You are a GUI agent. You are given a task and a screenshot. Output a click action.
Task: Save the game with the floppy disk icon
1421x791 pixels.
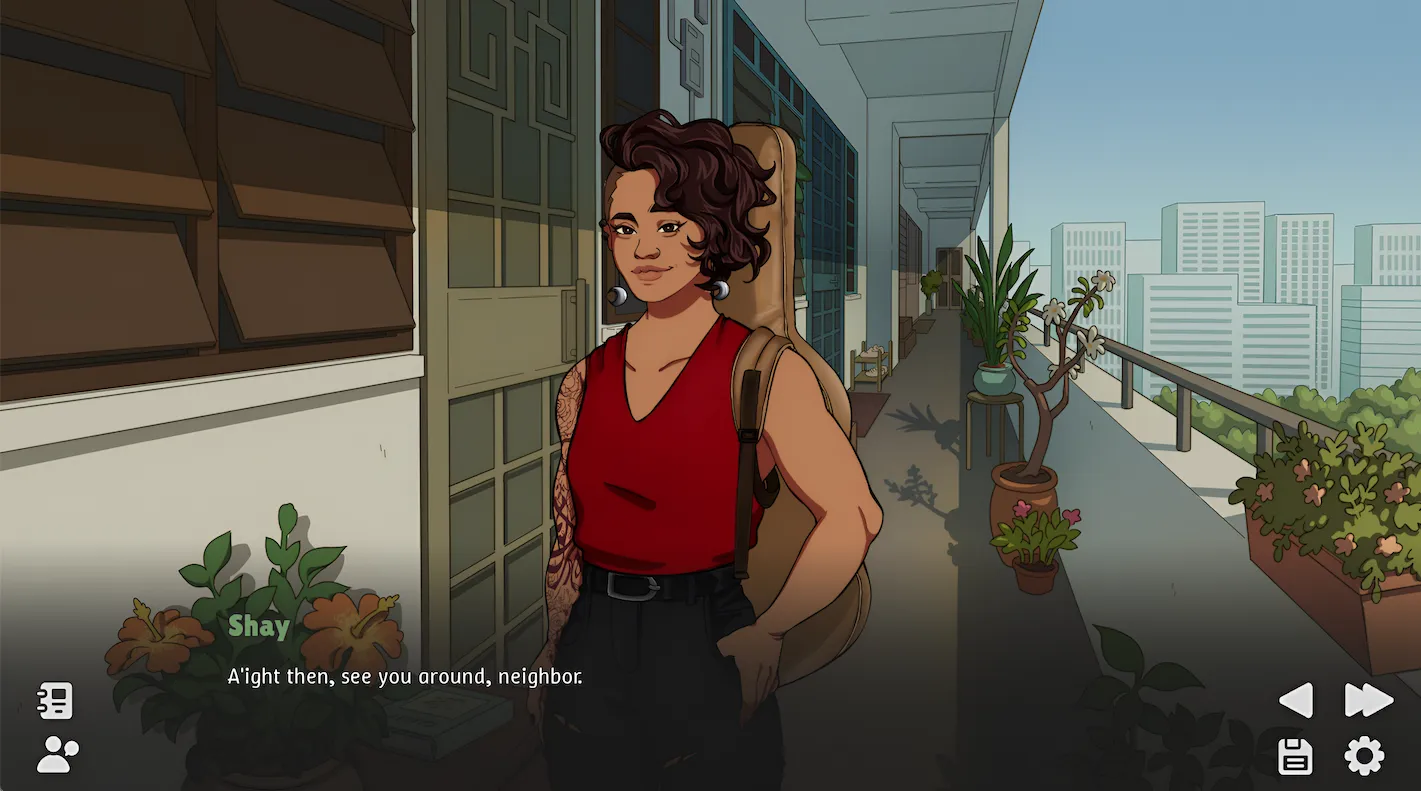(1294, 757)
